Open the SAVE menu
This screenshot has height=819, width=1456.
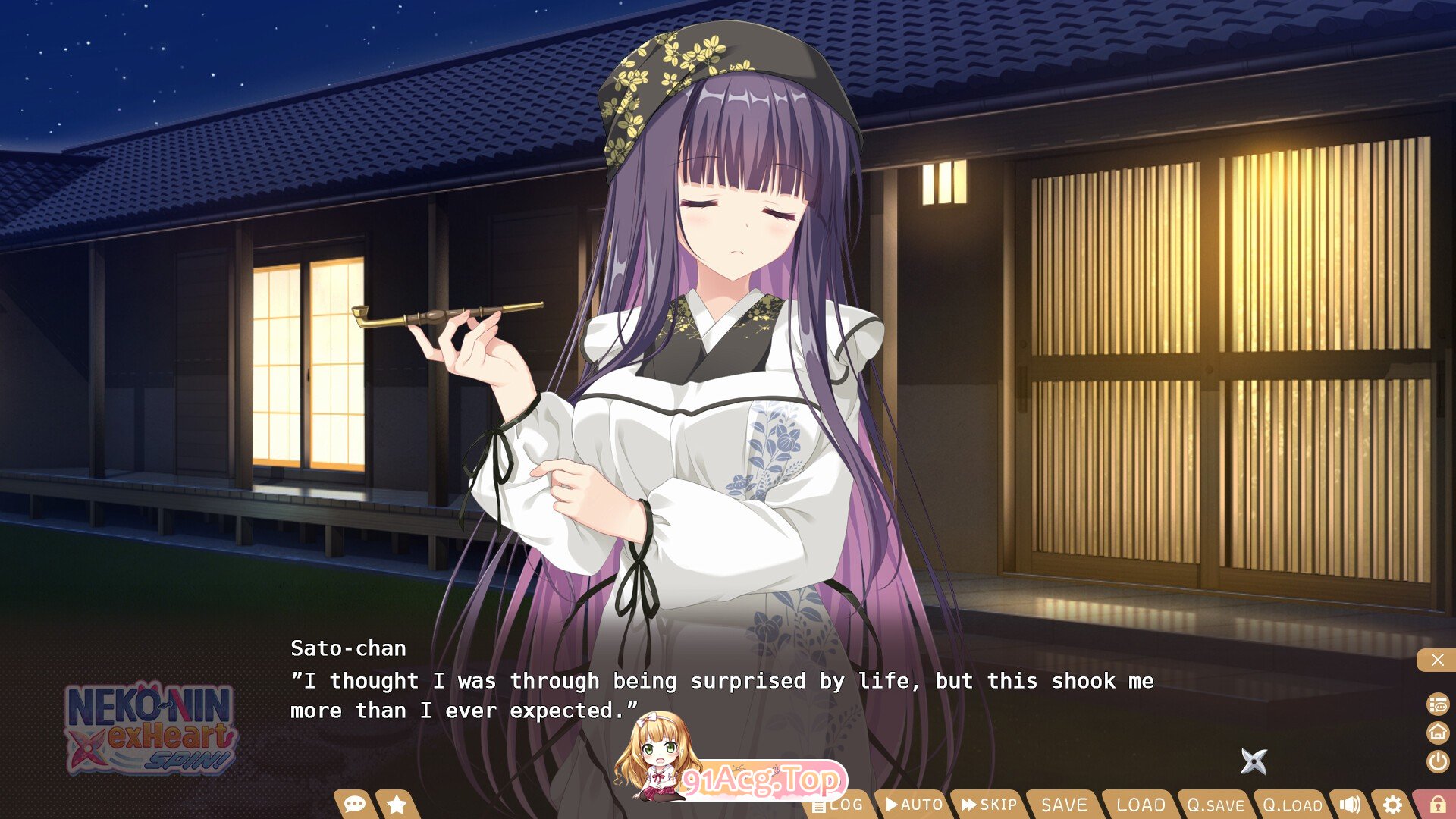[1064, 805]
